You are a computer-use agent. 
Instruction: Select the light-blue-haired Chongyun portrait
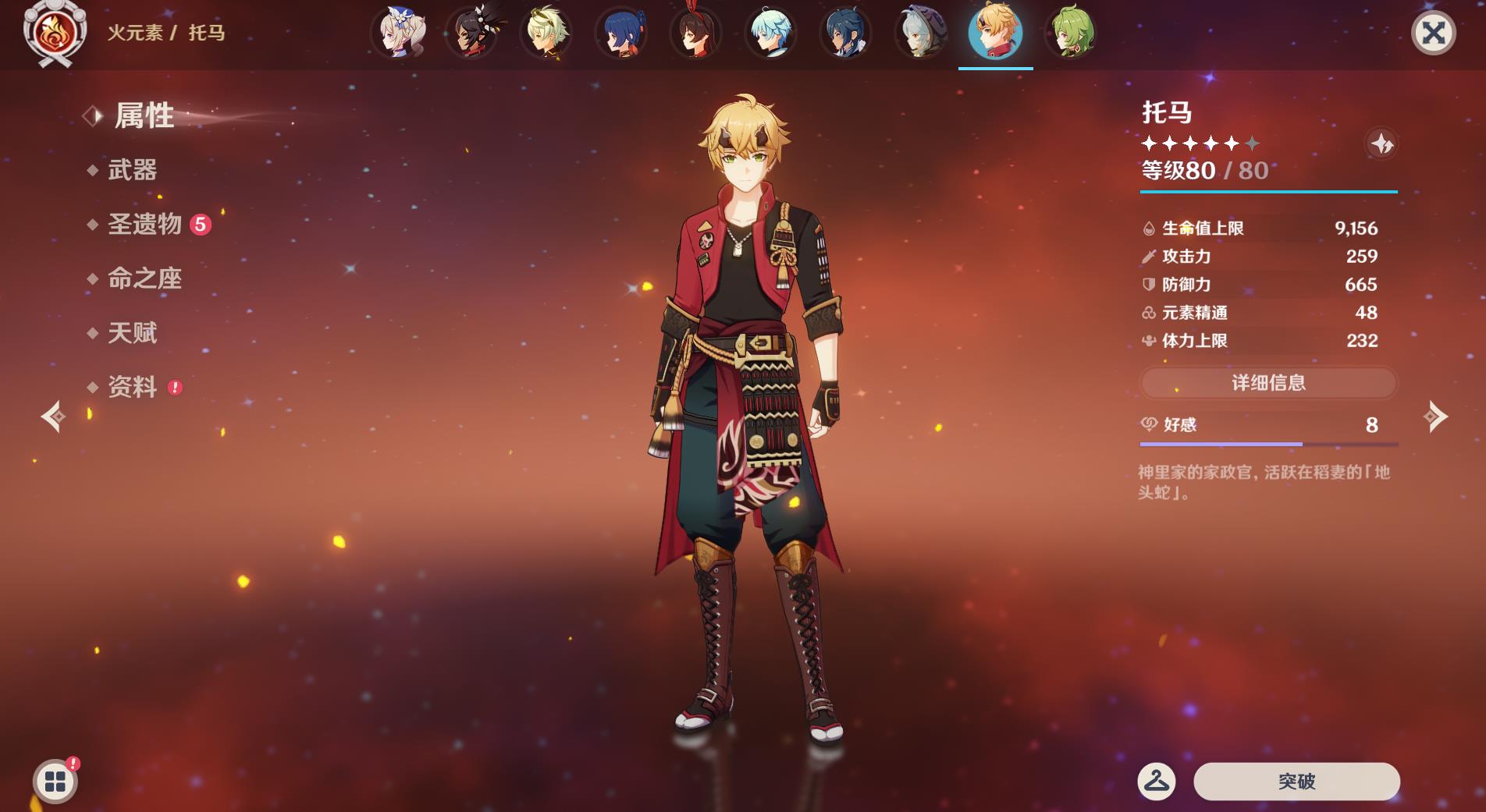click(770, 34)
